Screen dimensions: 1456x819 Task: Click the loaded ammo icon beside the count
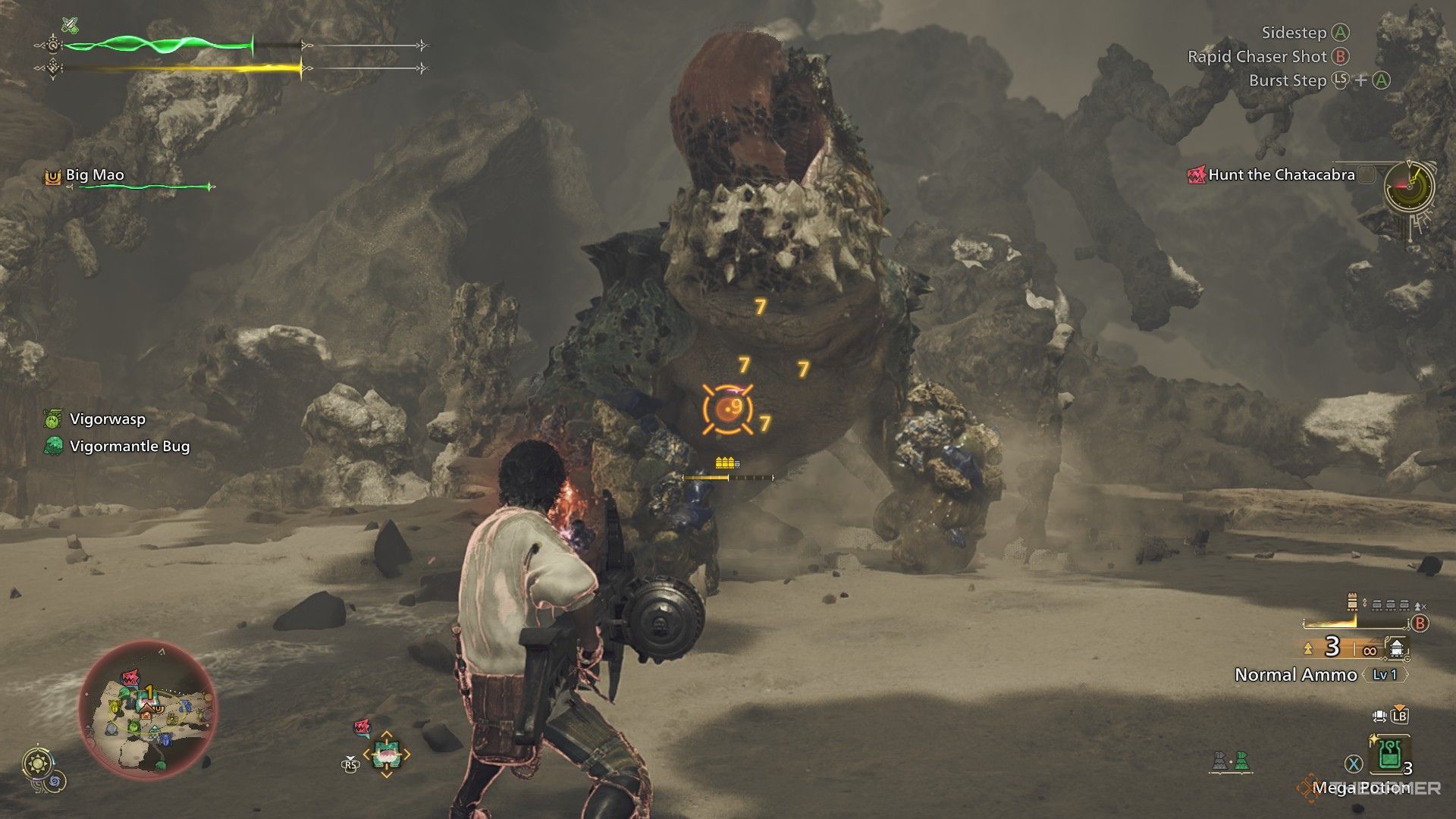[x=1397, y=648]
